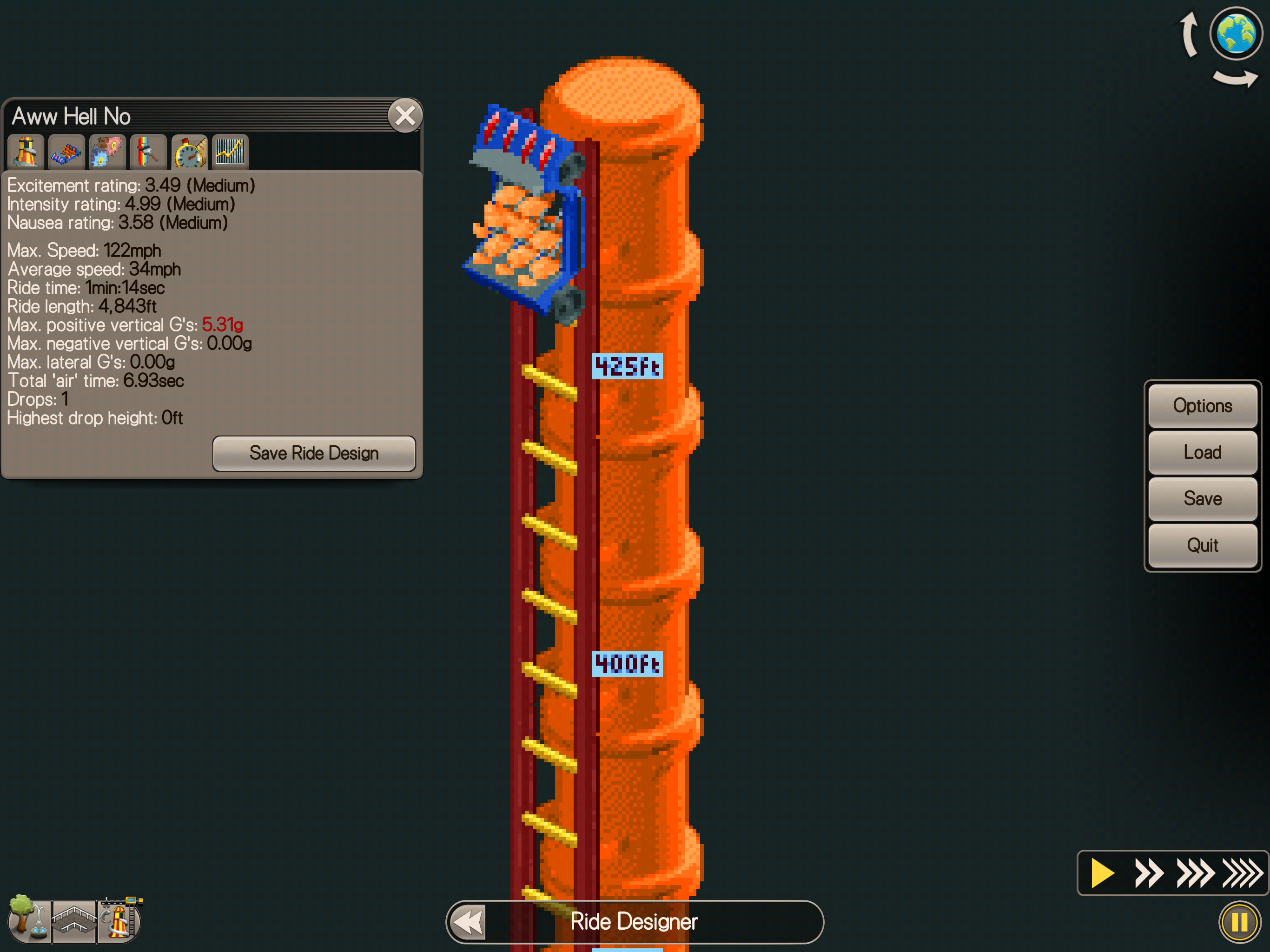Save Ride Design button
The image size is (1270, 952).
pos(313,453)
